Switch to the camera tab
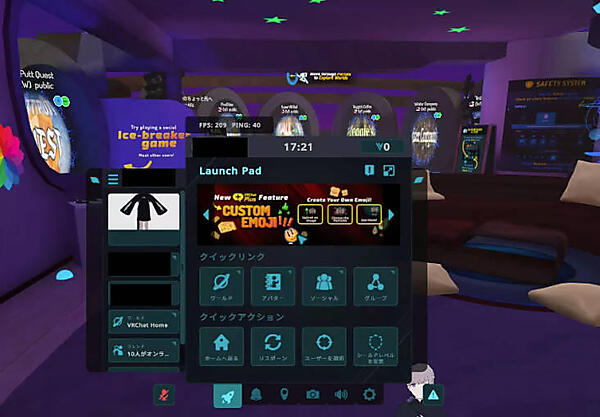This screenshot has width=600, height=417. 312,395
